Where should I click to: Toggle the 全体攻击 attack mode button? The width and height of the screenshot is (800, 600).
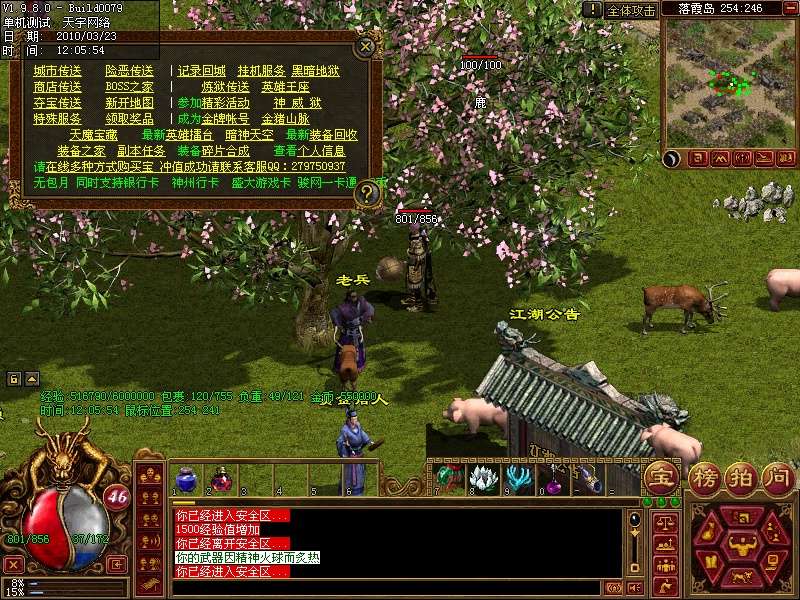tap(632, 10)
